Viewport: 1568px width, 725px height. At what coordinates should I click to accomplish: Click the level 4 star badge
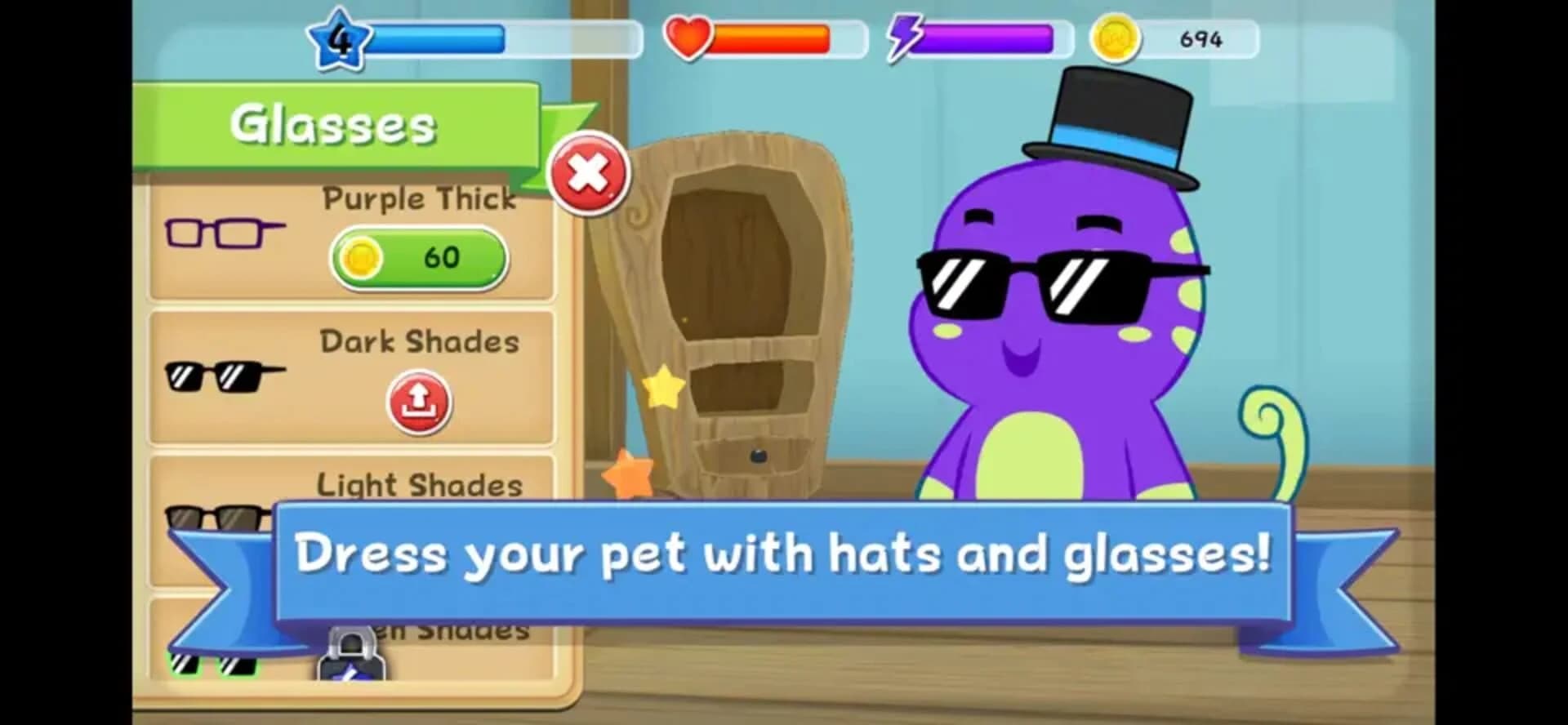point(341,37)
